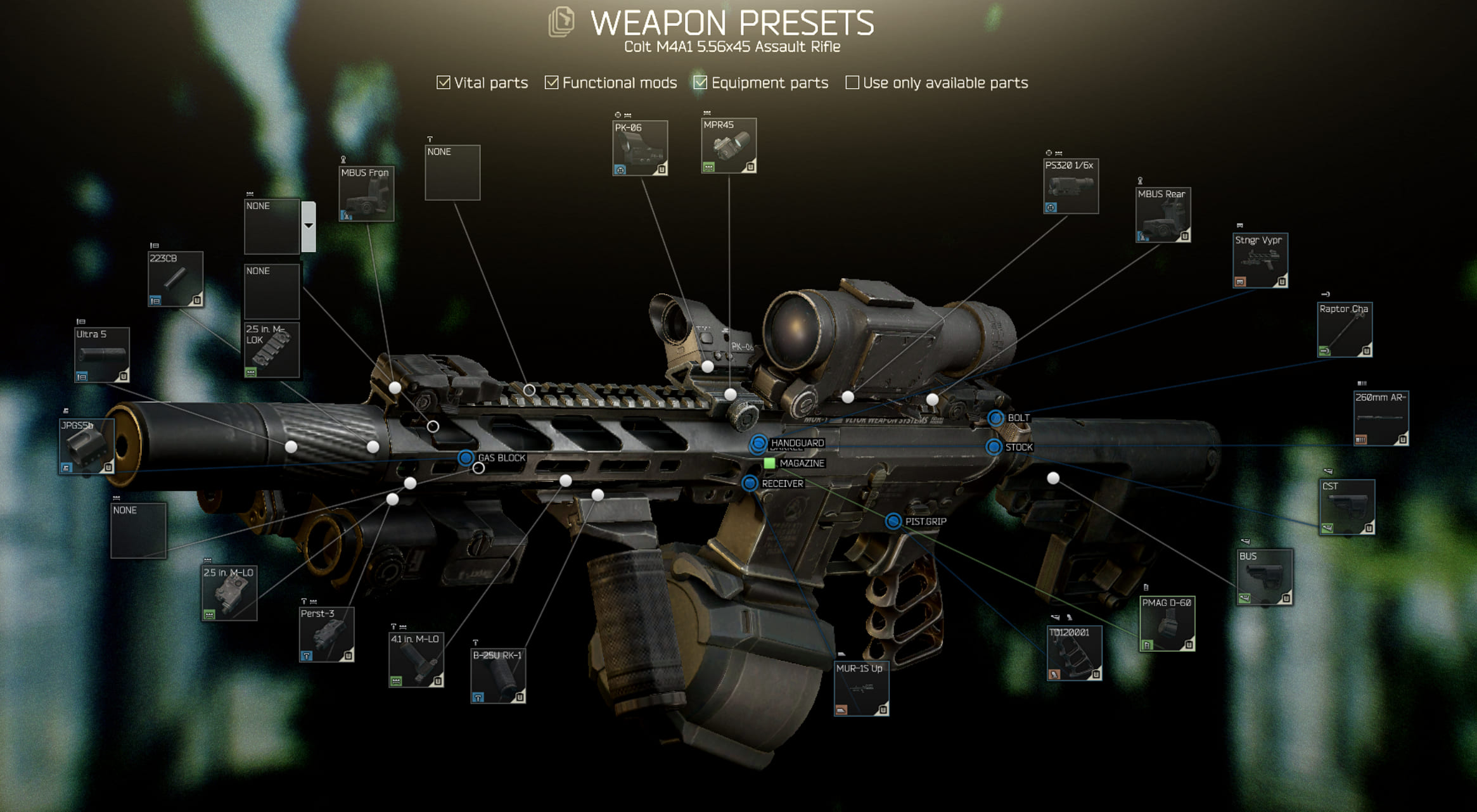The image size is (1477, 812).
Task: Select the 260mm AR barrel slot
Action: click(1381, 418)
